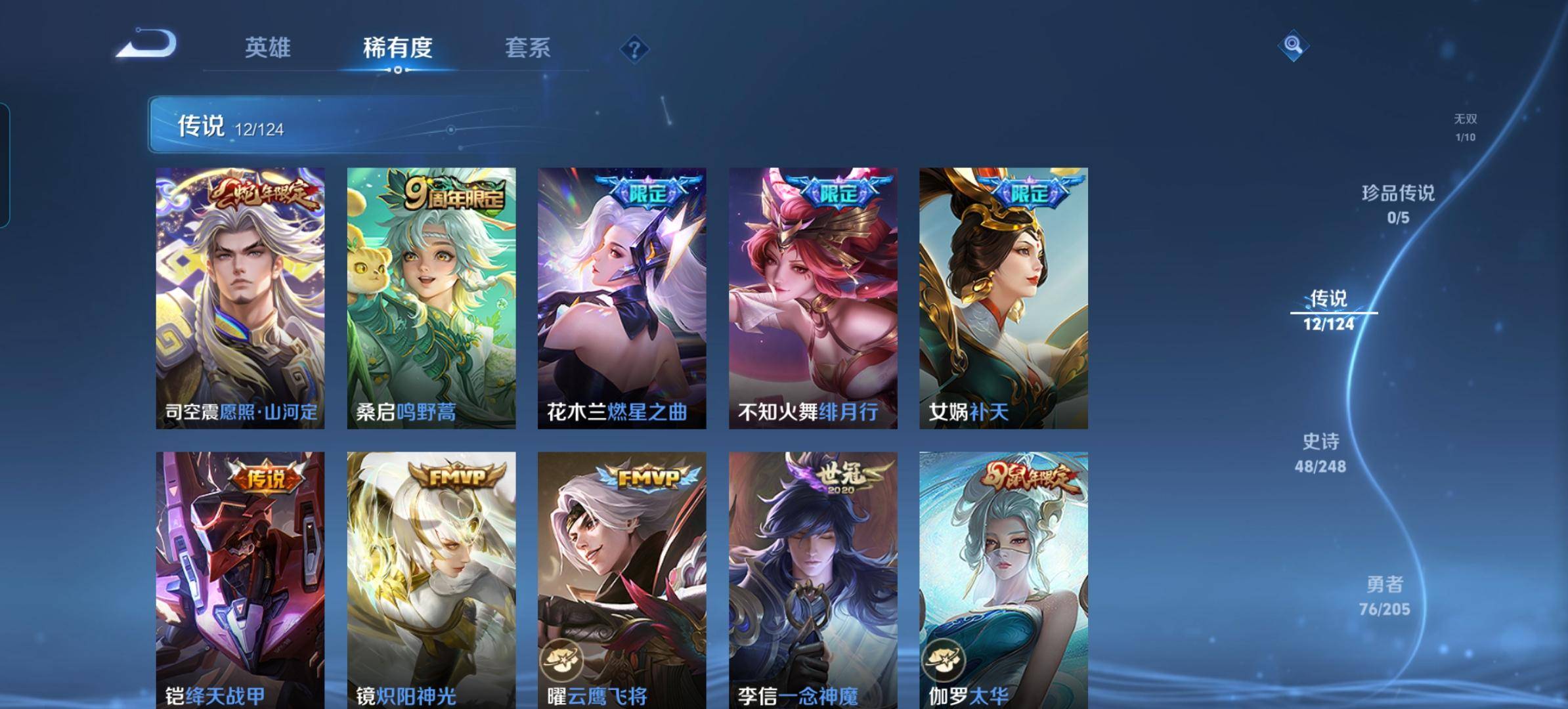Choose the 桑启 鸣野蒿 skin card
This screenshot has height=709, width=1568.
431,298
